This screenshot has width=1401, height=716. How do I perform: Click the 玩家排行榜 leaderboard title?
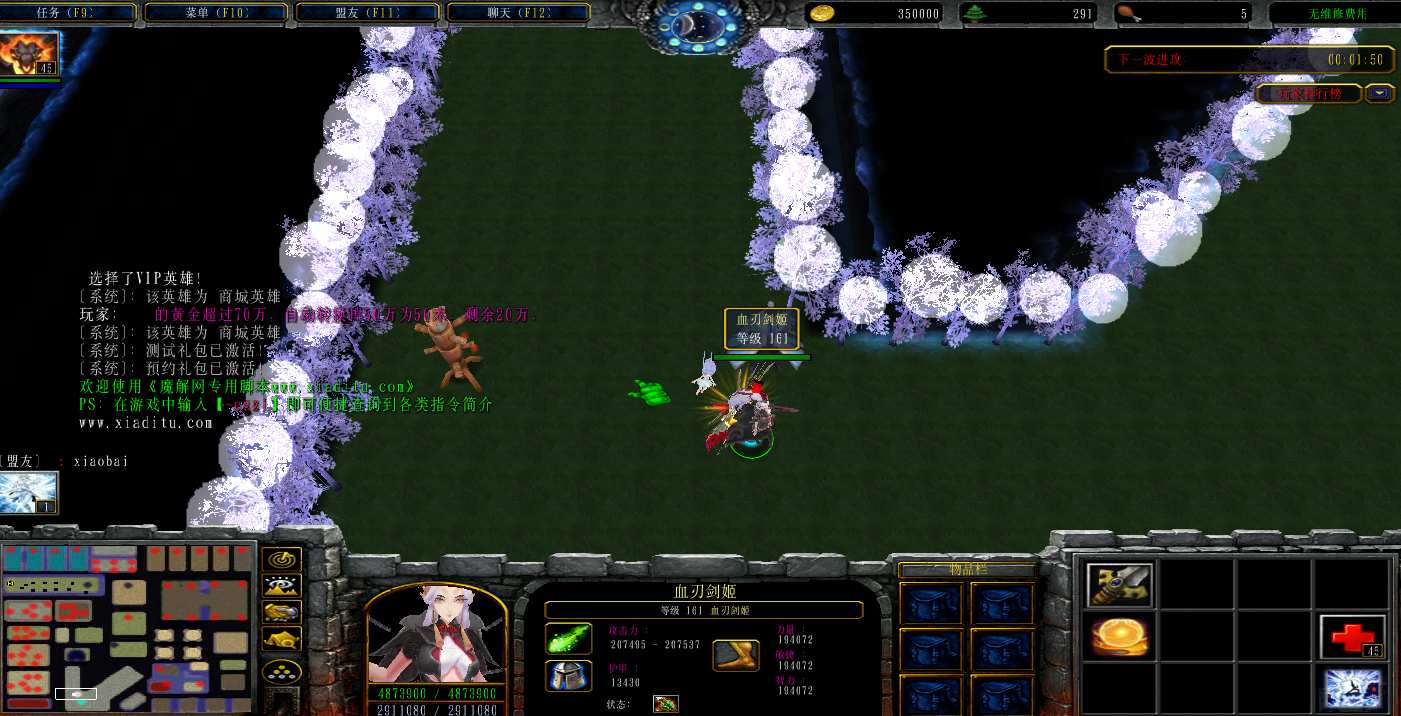point(1308,94)
